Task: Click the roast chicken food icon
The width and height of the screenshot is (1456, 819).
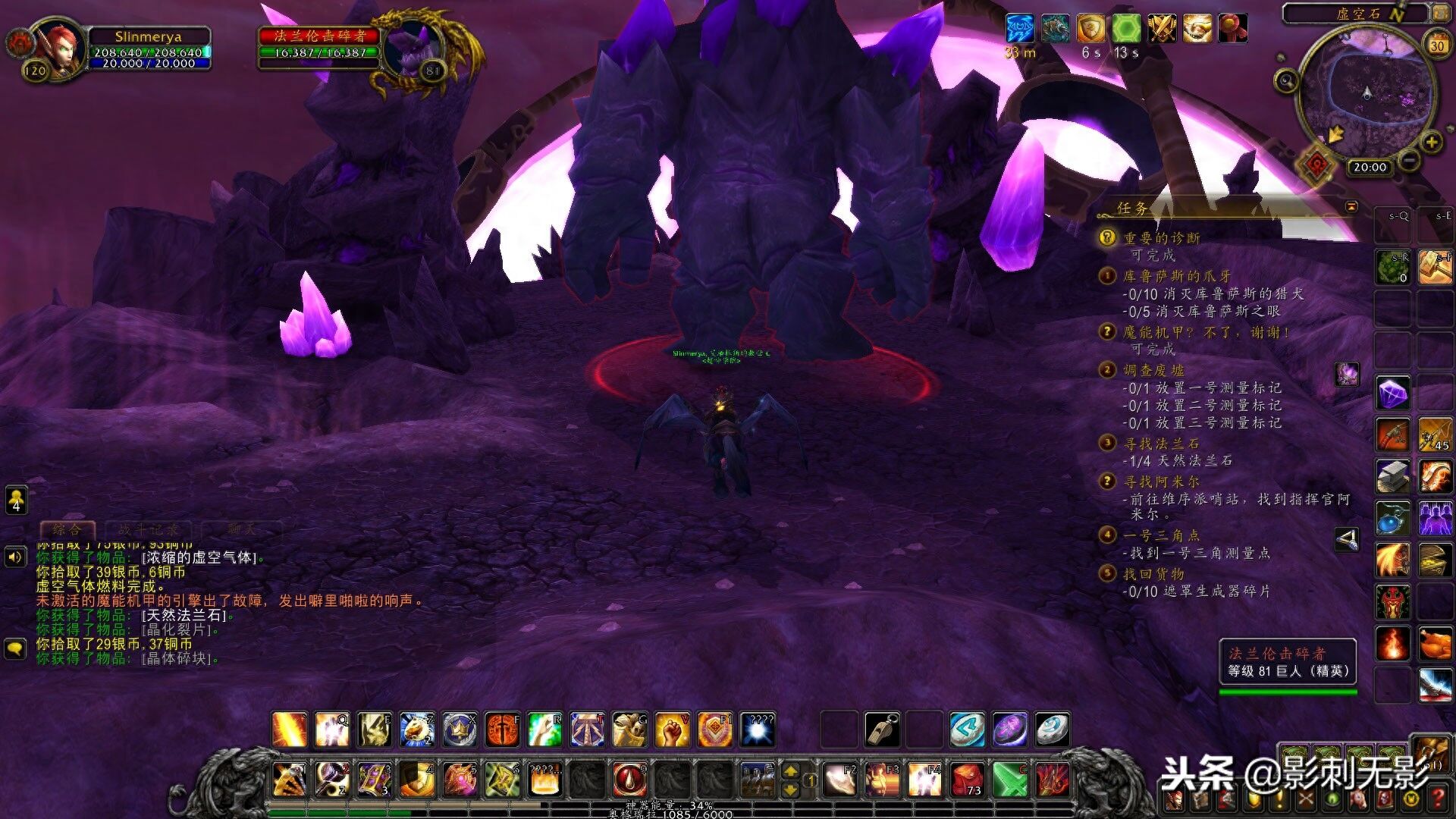Action: [1435, 644]
